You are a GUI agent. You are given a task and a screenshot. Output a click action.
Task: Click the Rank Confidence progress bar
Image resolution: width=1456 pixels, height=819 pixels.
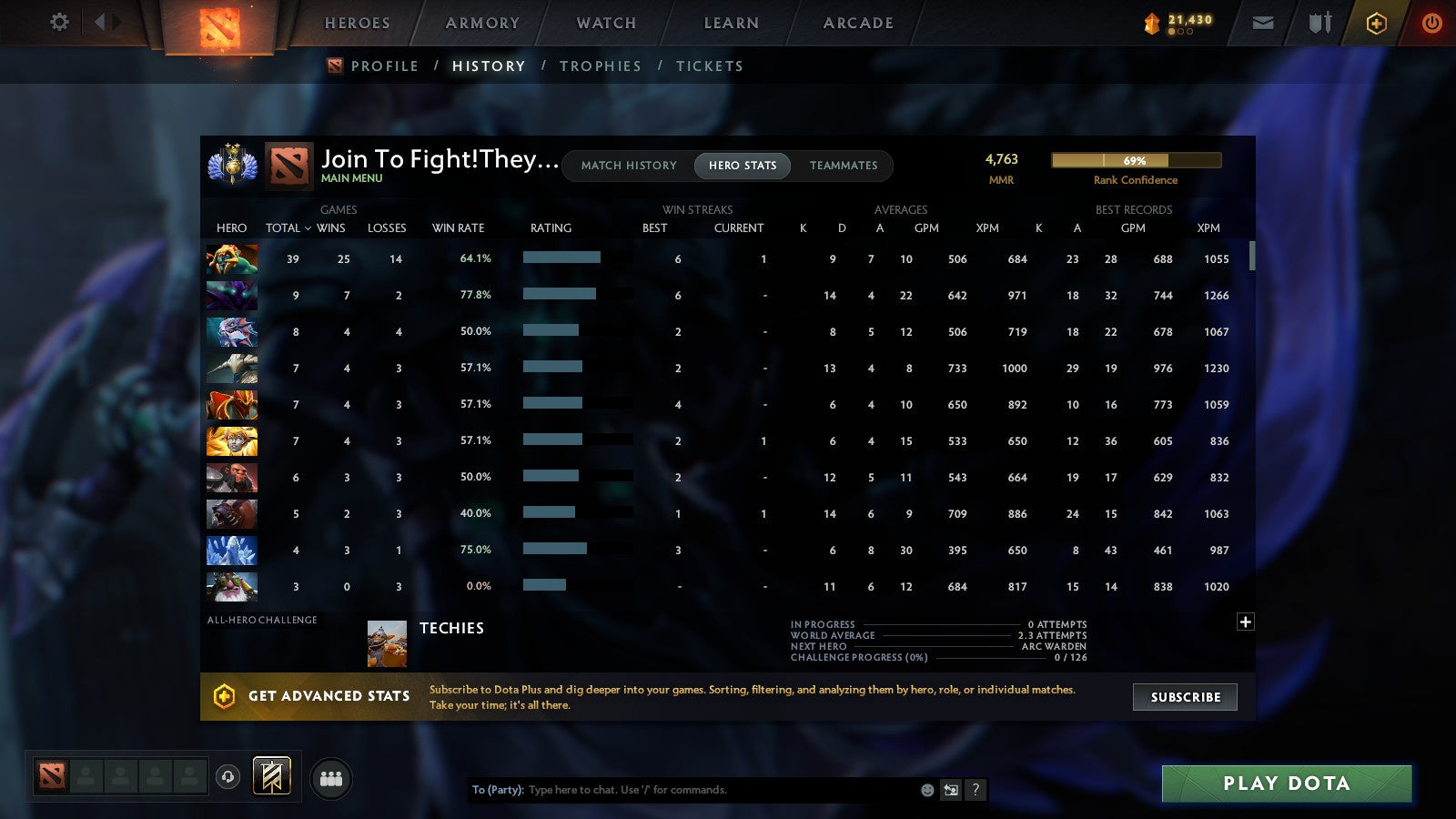click(1137, 160)
